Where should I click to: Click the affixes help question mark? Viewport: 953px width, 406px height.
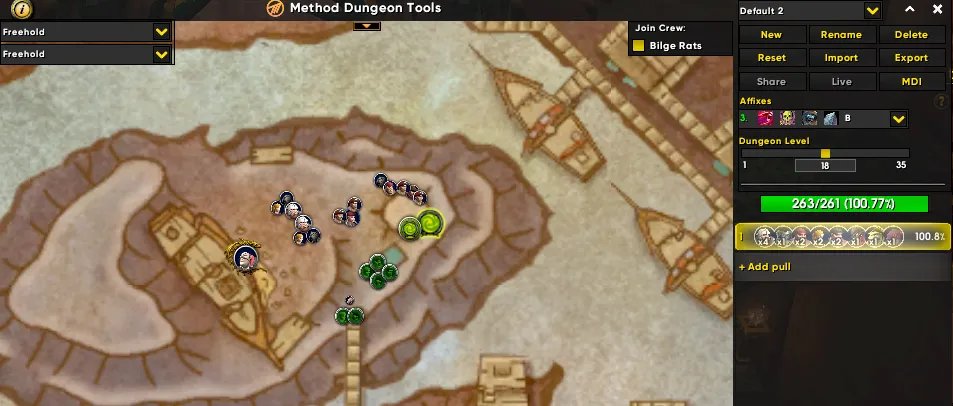[x=940, y=101]
